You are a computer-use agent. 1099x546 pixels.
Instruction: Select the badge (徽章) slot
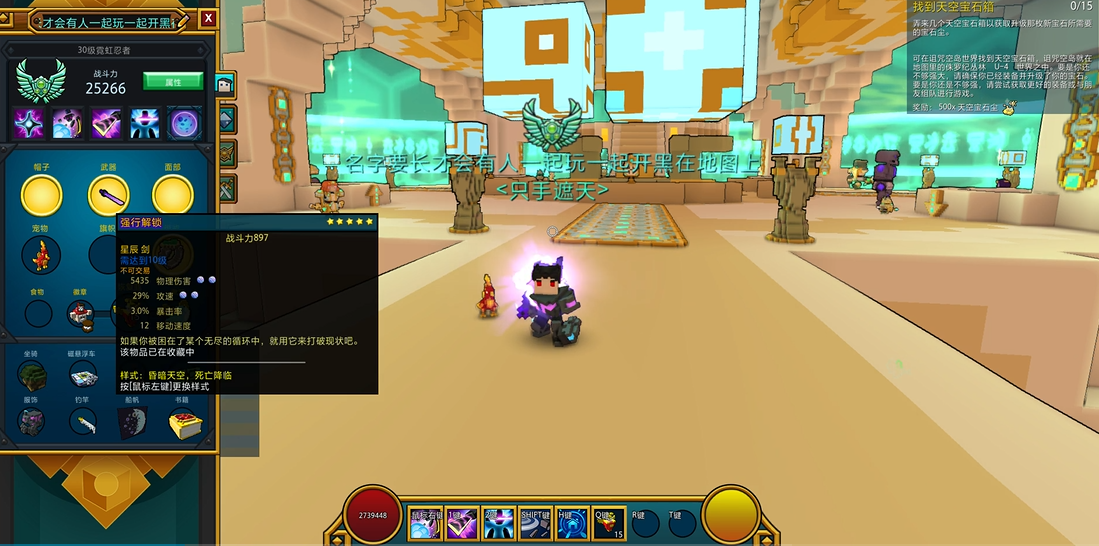(81, 314)
